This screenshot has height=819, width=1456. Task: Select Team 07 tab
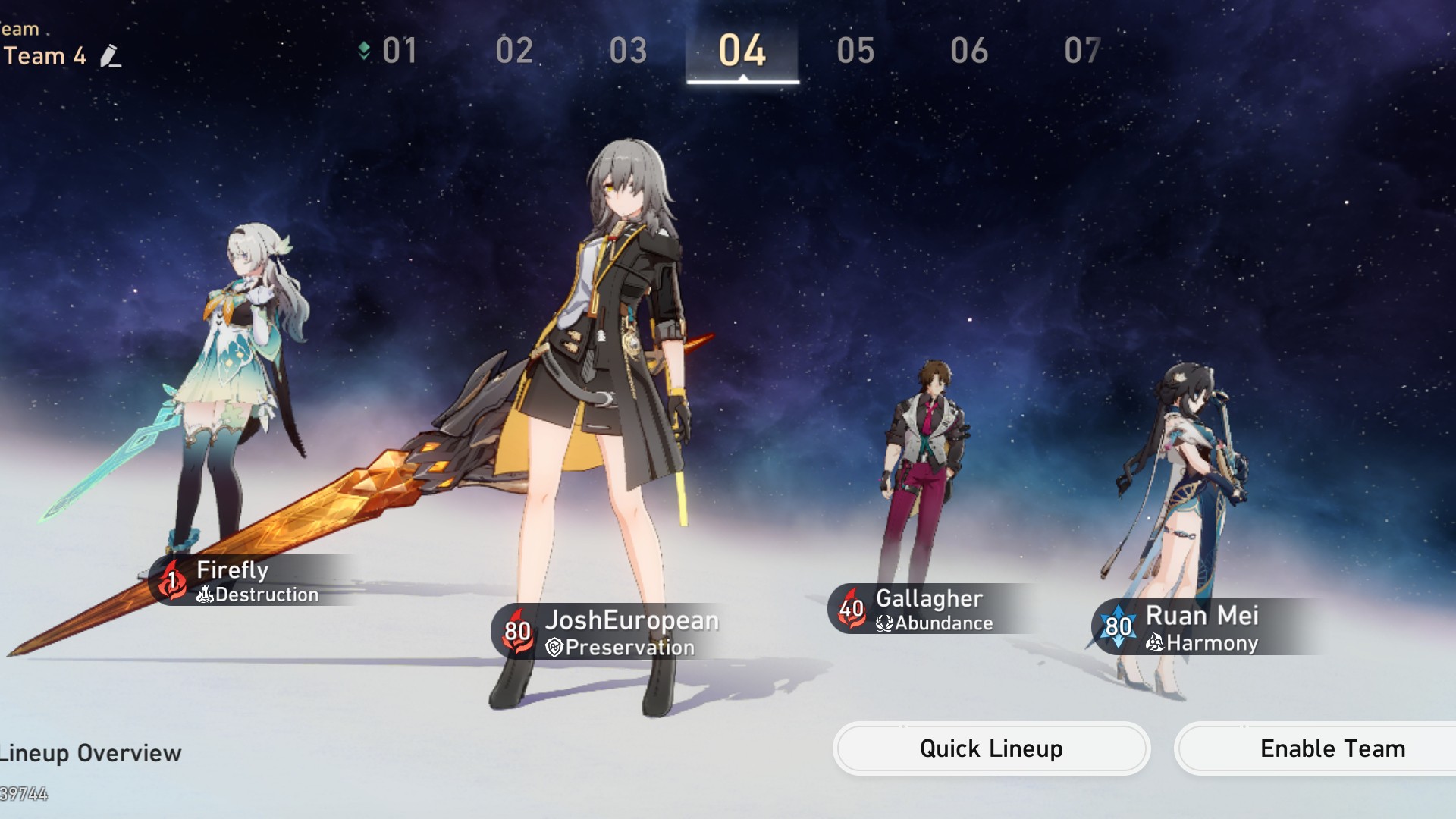pyautogui.click(x=1083, y=52)
